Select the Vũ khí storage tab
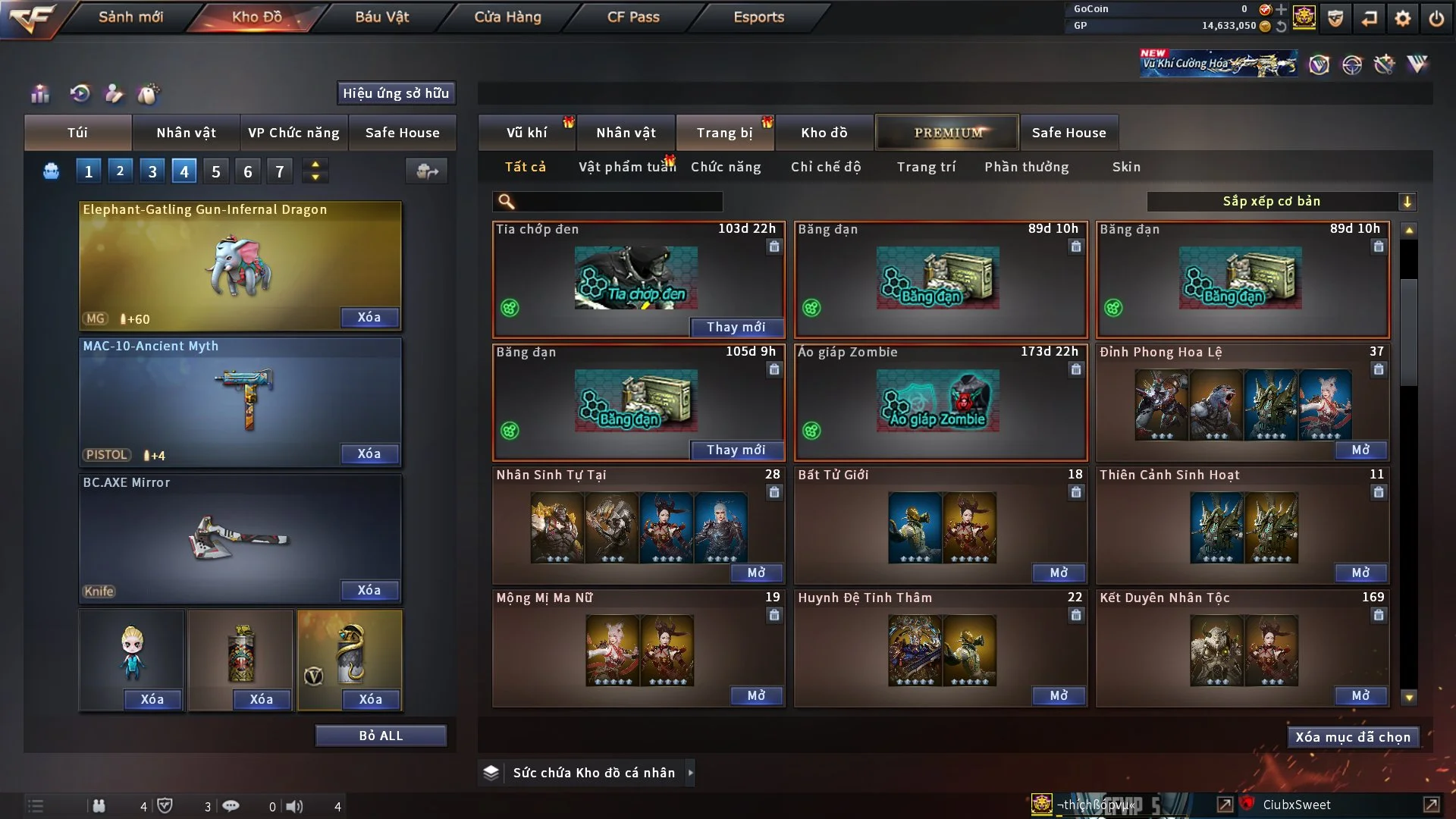1456x819 pixels. tap(526, 133)
